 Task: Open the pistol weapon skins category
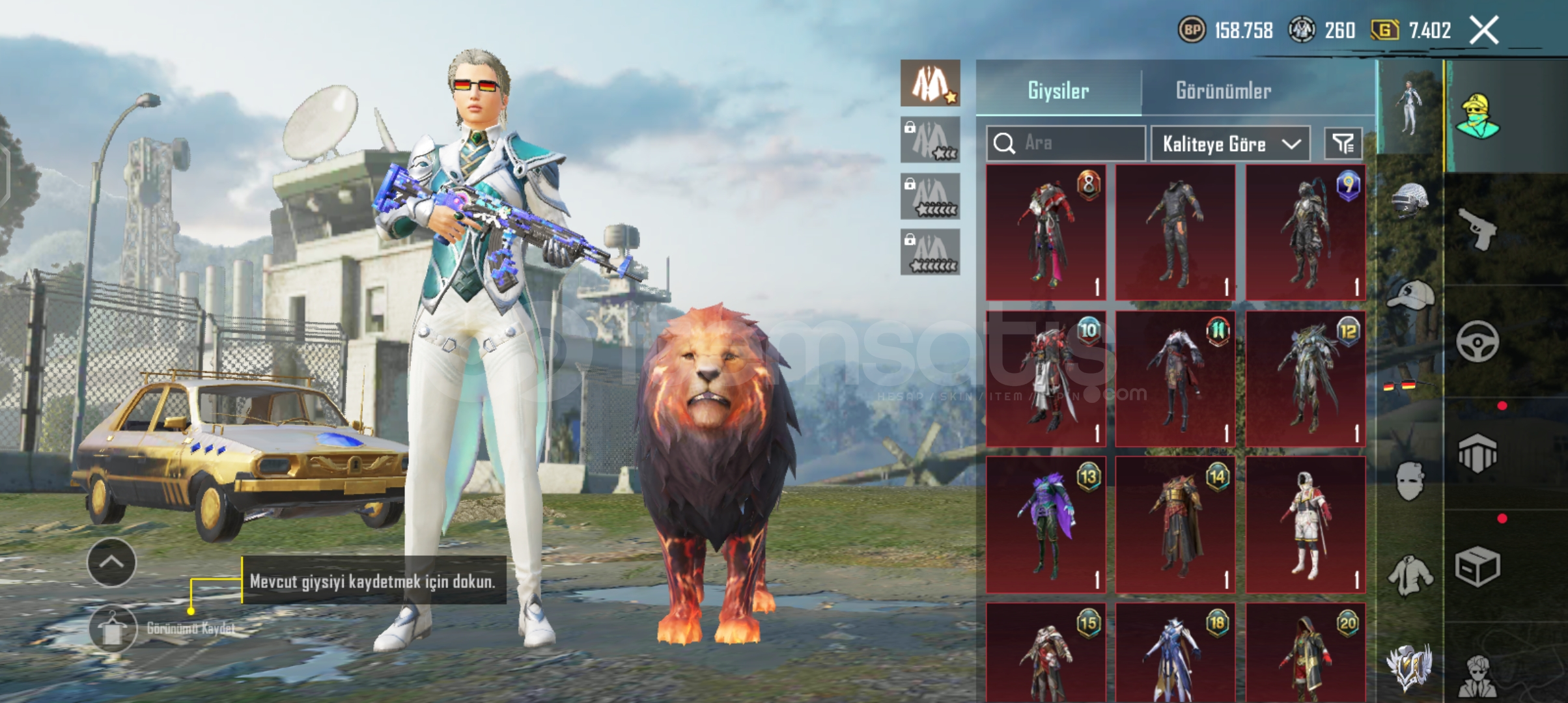click(x=1477, y=229)
